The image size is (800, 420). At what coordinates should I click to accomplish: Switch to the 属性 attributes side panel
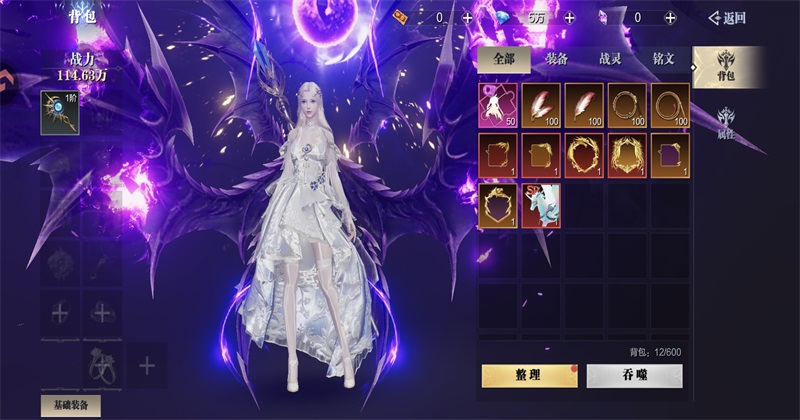[x=727, y=122]
